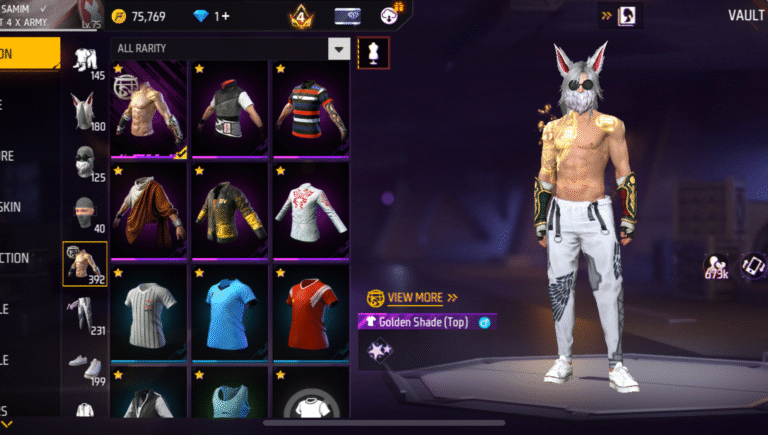
Task: Click the mannequin preview icon
Action: pyautogui.click(x=374, y=53)
